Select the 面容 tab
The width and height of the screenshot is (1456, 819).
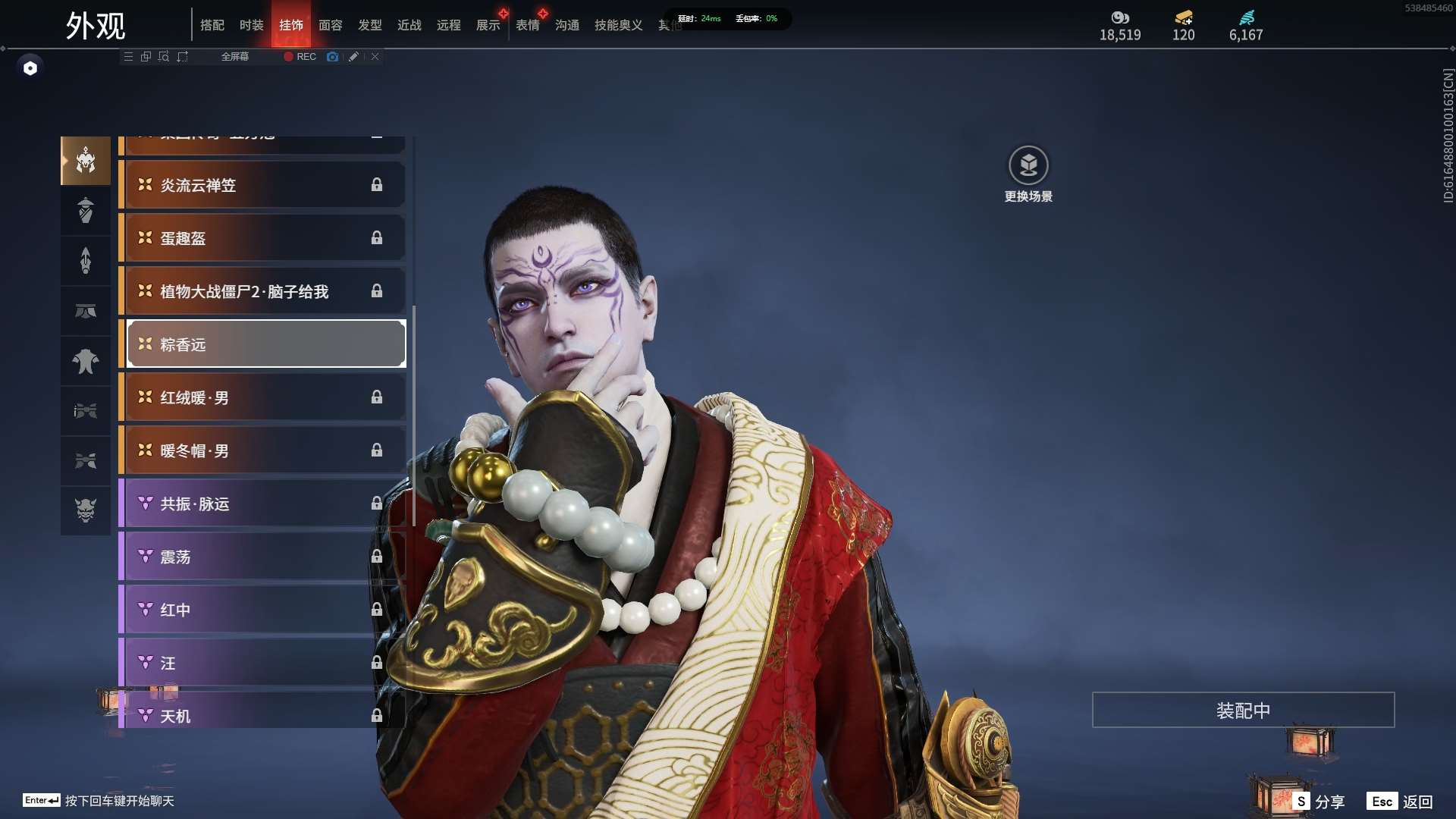pyautogui.click(x=330, y=25)
